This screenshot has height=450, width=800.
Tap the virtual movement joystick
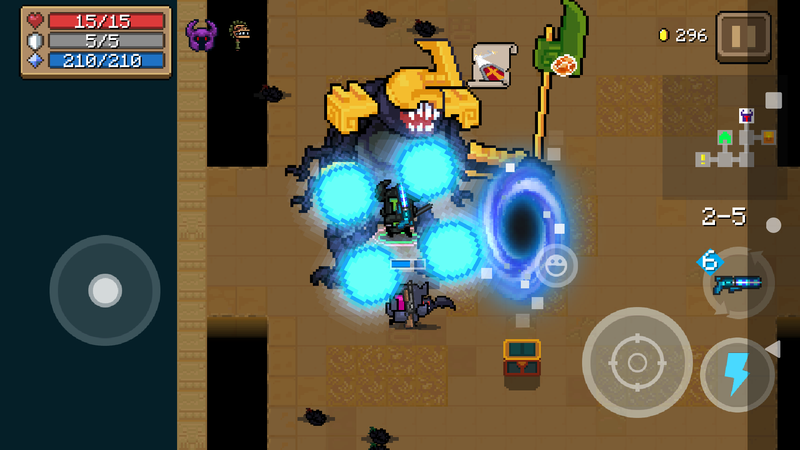tap(105, 290)
